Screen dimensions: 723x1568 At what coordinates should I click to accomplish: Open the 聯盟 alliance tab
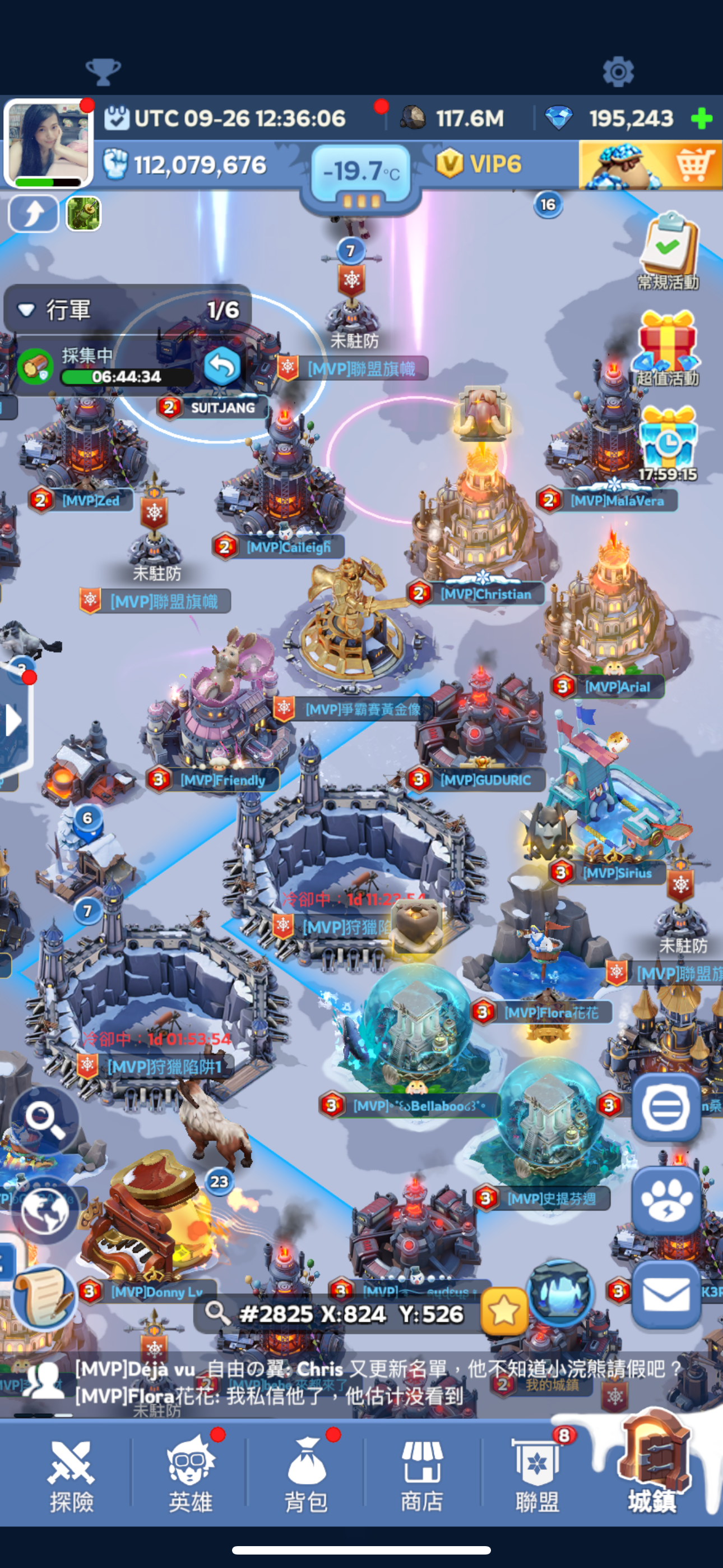tap(537, 1475)
